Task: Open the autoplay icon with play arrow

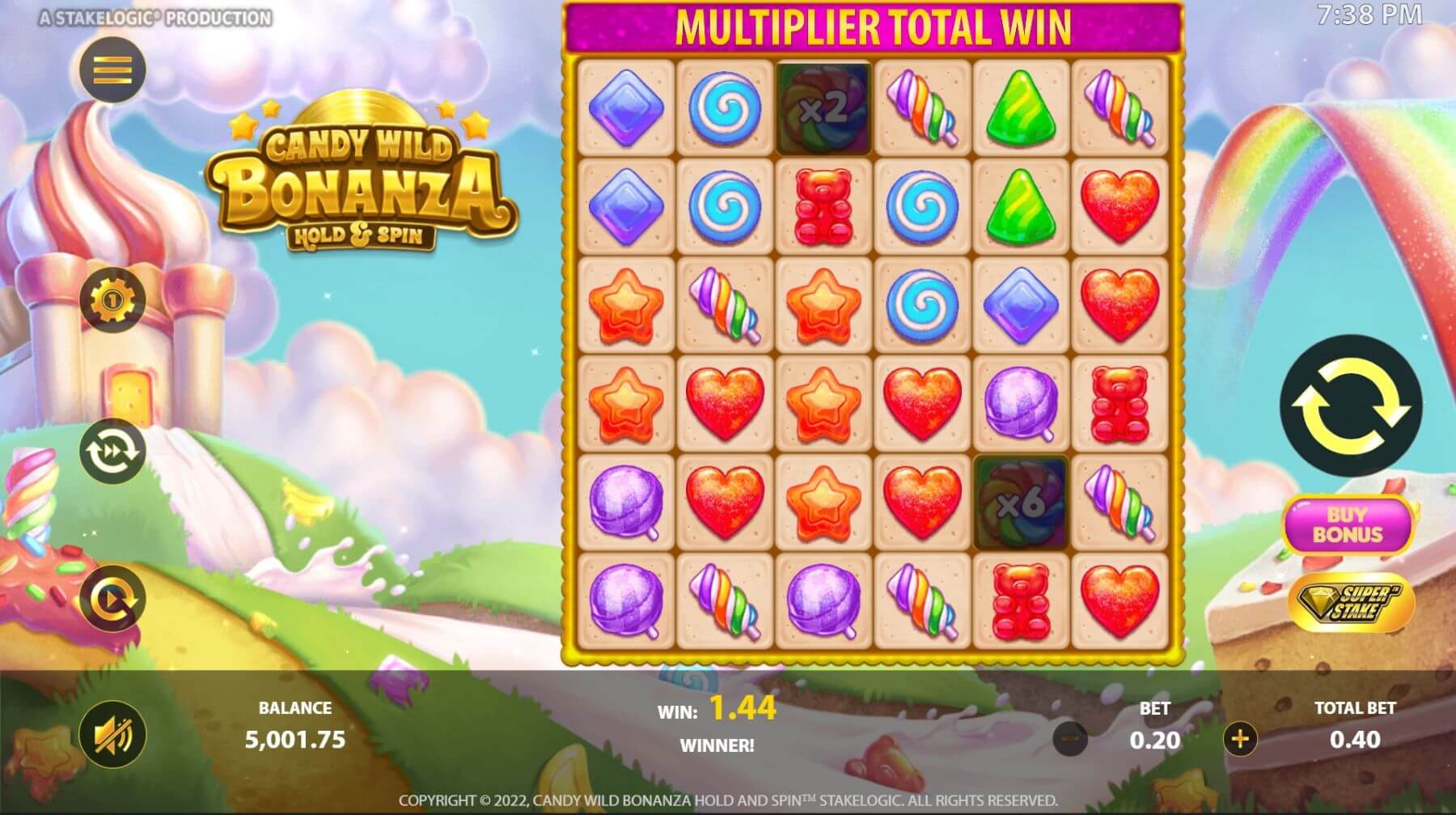Action: coord(112,600)
